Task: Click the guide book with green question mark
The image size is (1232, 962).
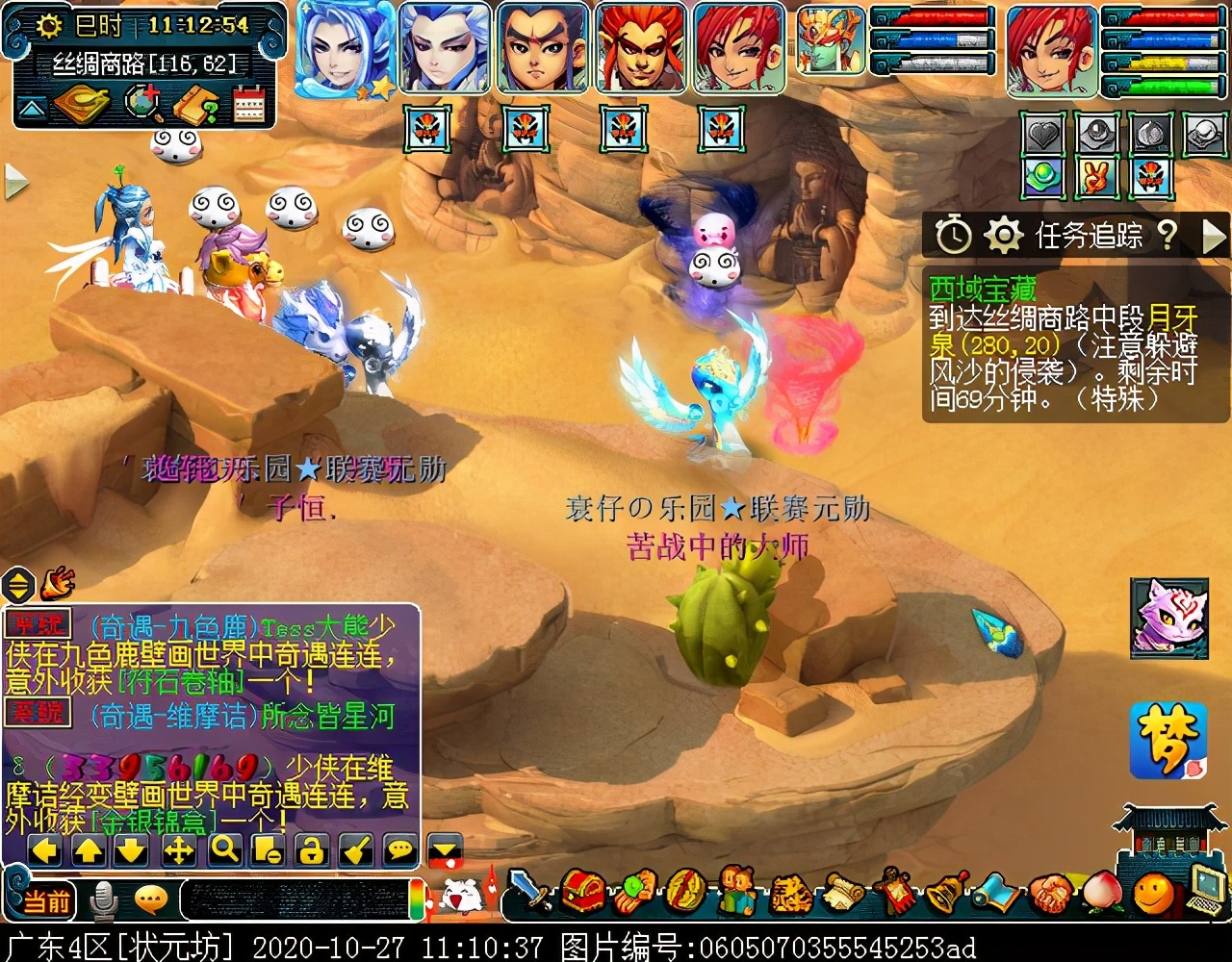Action: 196,105
